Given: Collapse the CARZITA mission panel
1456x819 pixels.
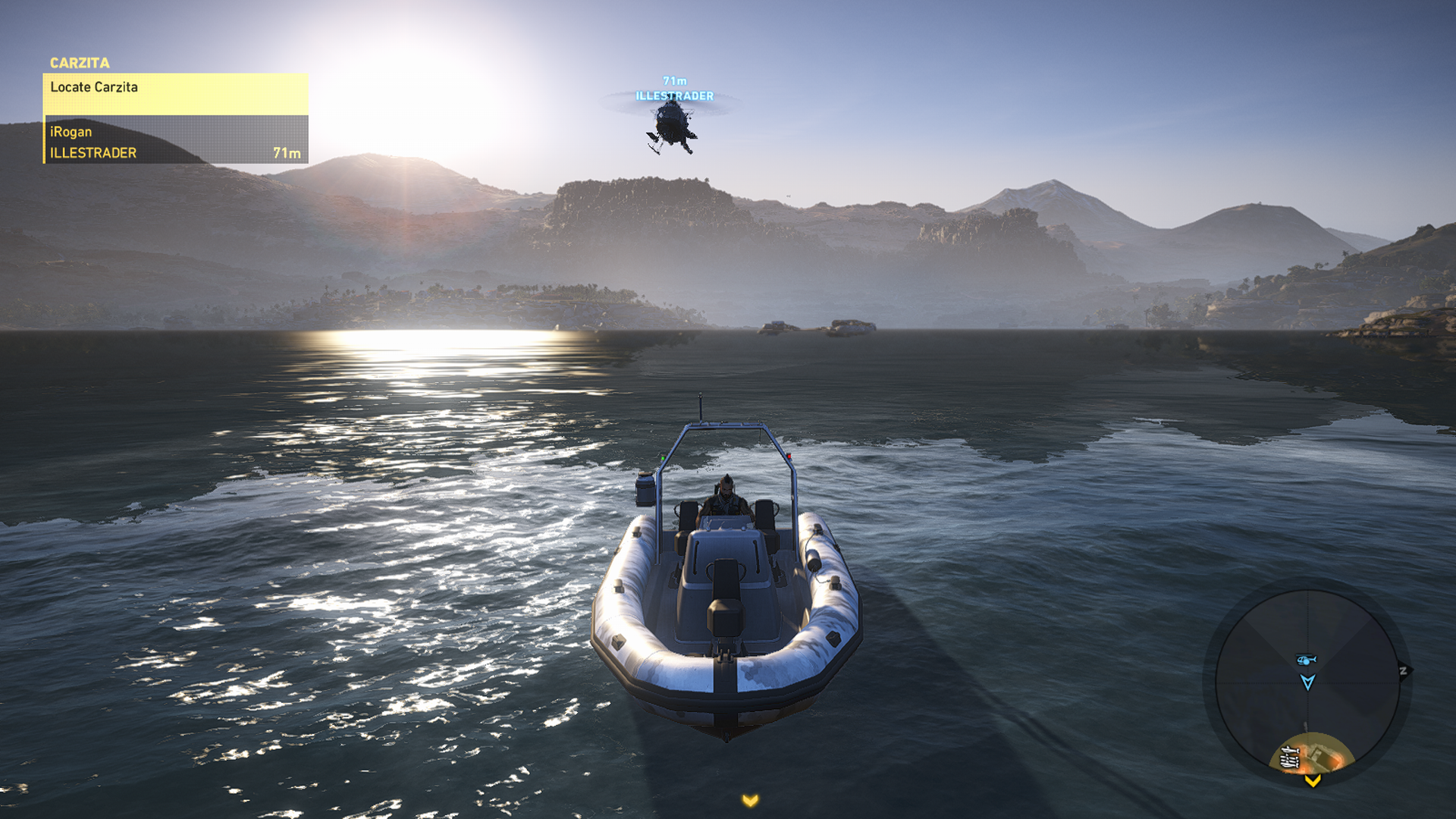Looking at the screenshot, I should click(79, 63).
